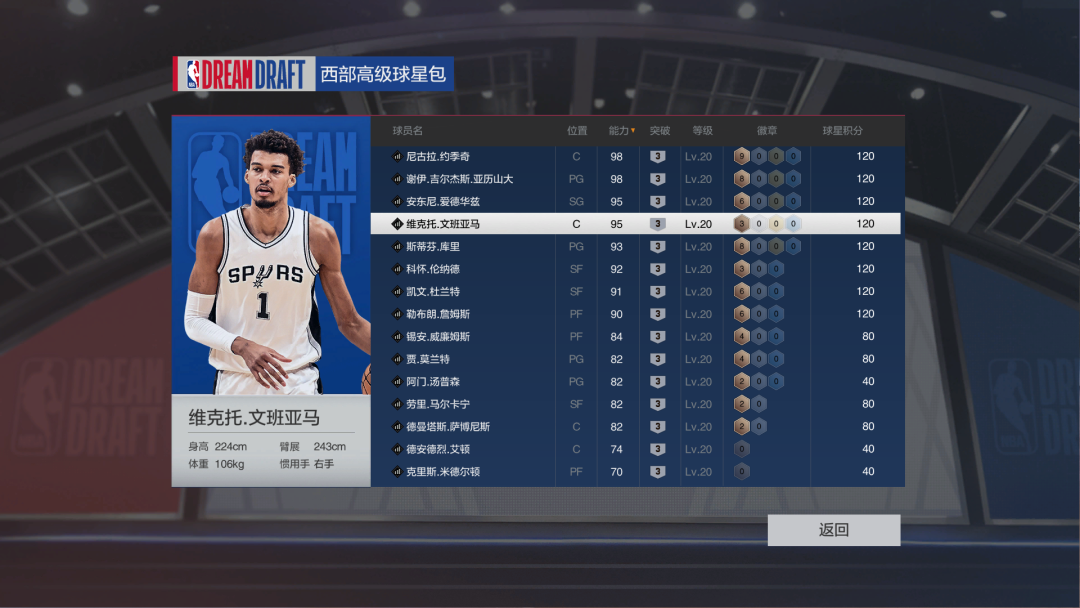The height and width of the screenshot is (608, 1080).
Task: Sort the list by 能力 column header
Action: tap(621, 131)
